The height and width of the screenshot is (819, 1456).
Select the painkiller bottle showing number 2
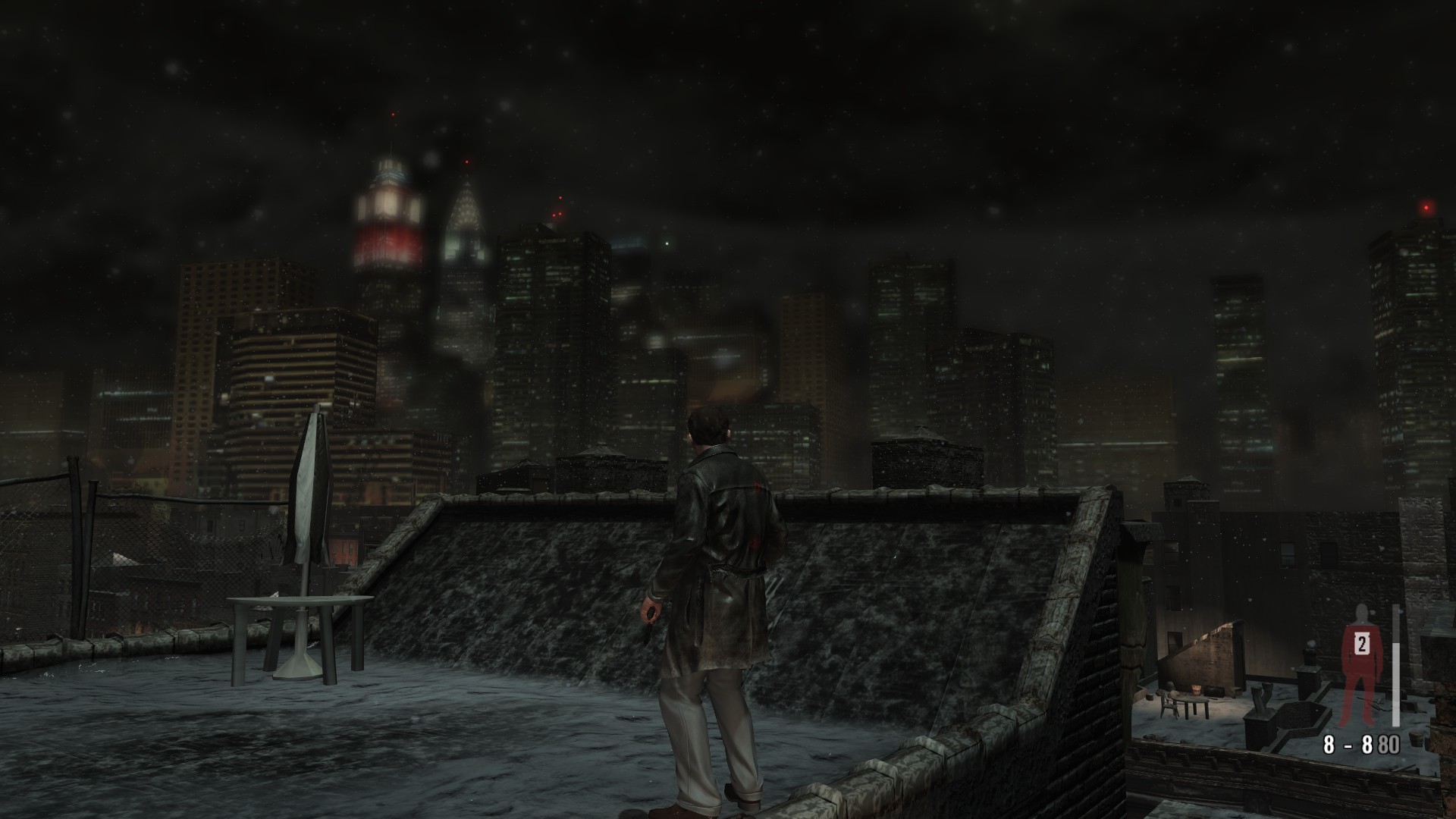(1360, 645)
